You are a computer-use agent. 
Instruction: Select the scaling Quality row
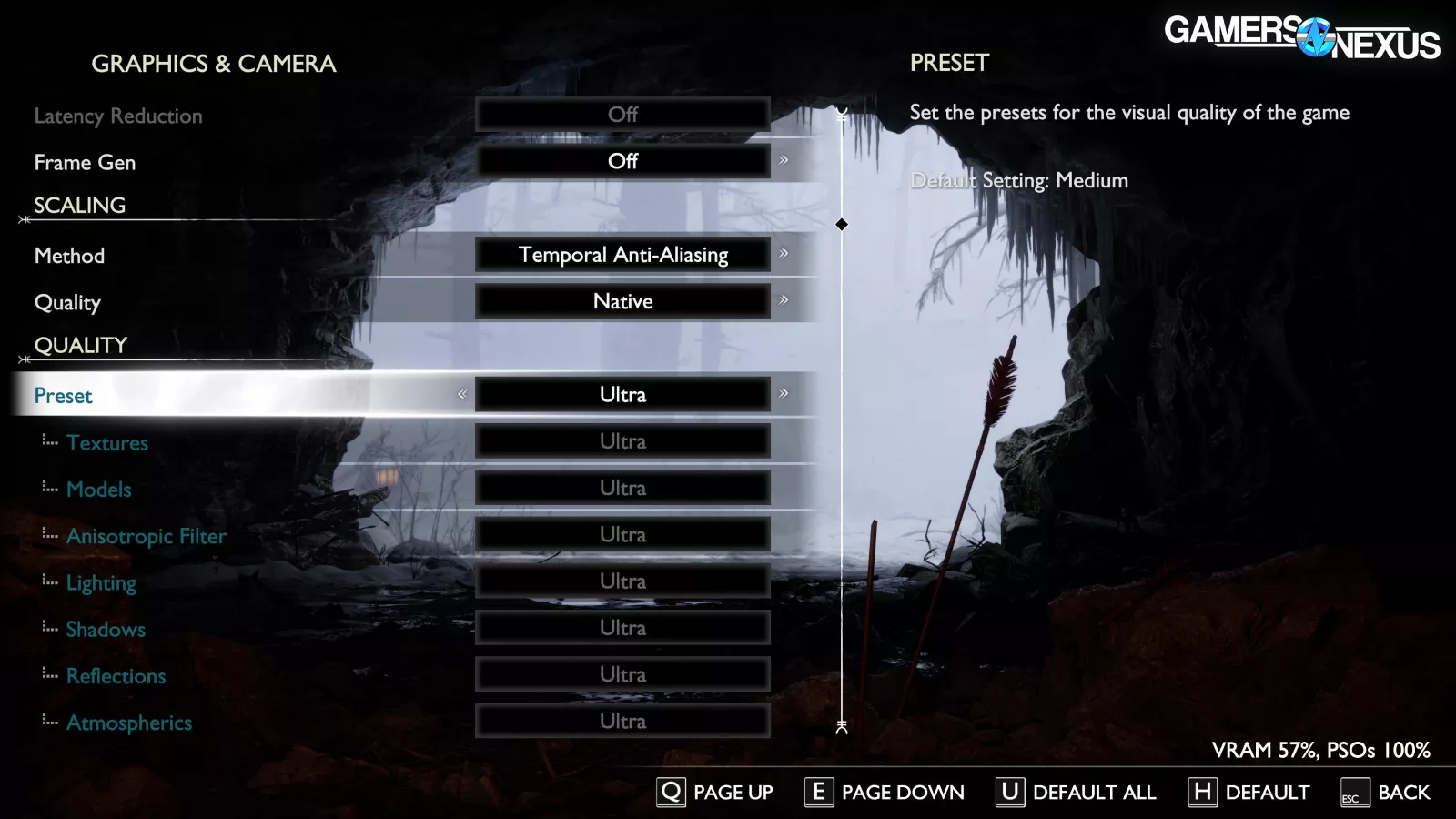67,302
